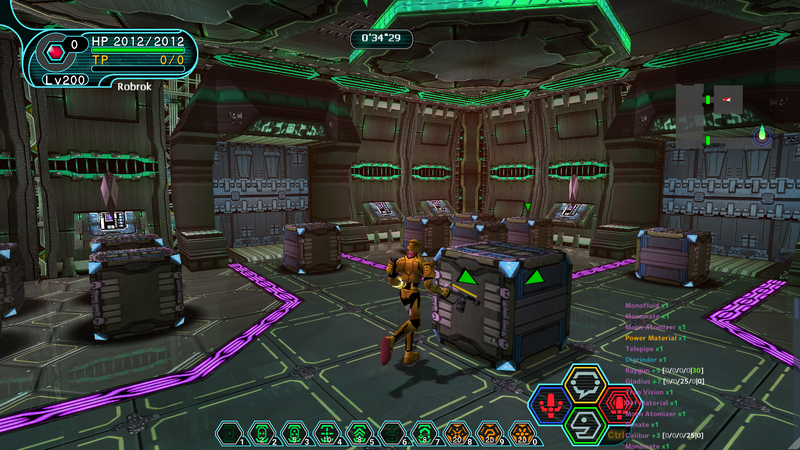Viewport: 800px width, 450px height.
Task: Activate hotbar slot 3 item
Action: tap(293, 433)
